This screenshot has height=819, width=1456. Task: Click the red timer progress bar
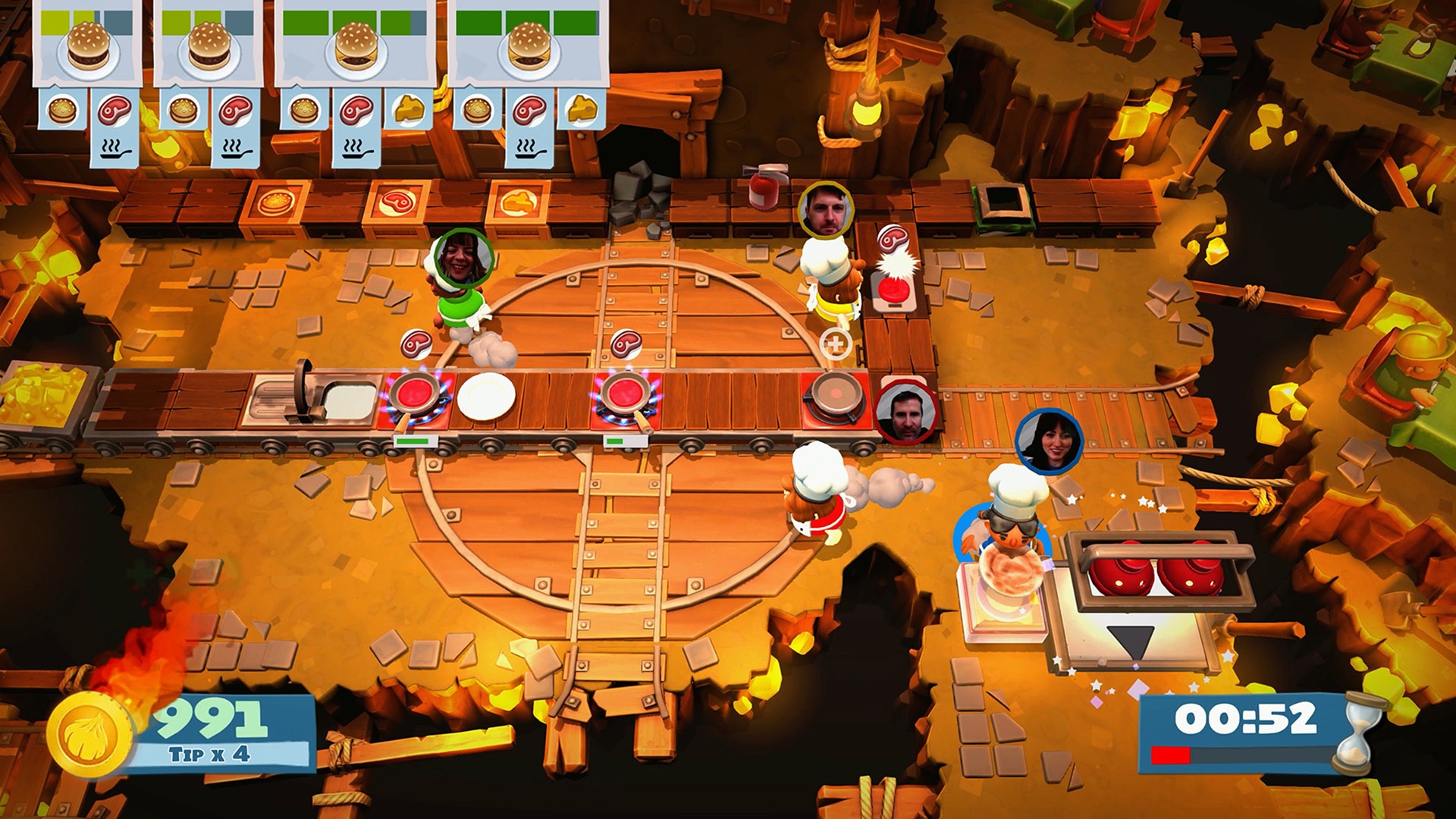tap(1172, 755)
